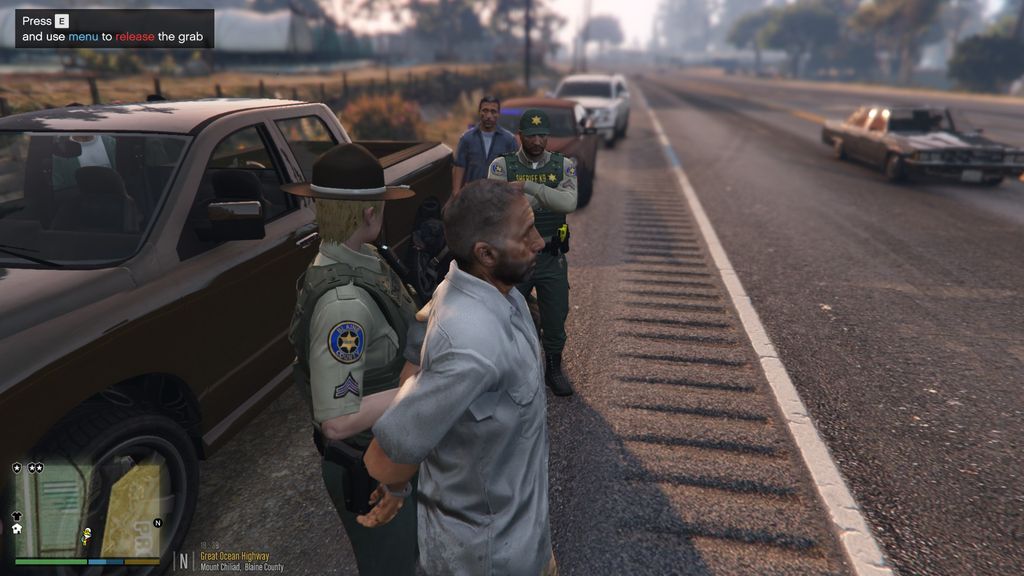Click the double-star police badge blip

click(x=35, y=467)
